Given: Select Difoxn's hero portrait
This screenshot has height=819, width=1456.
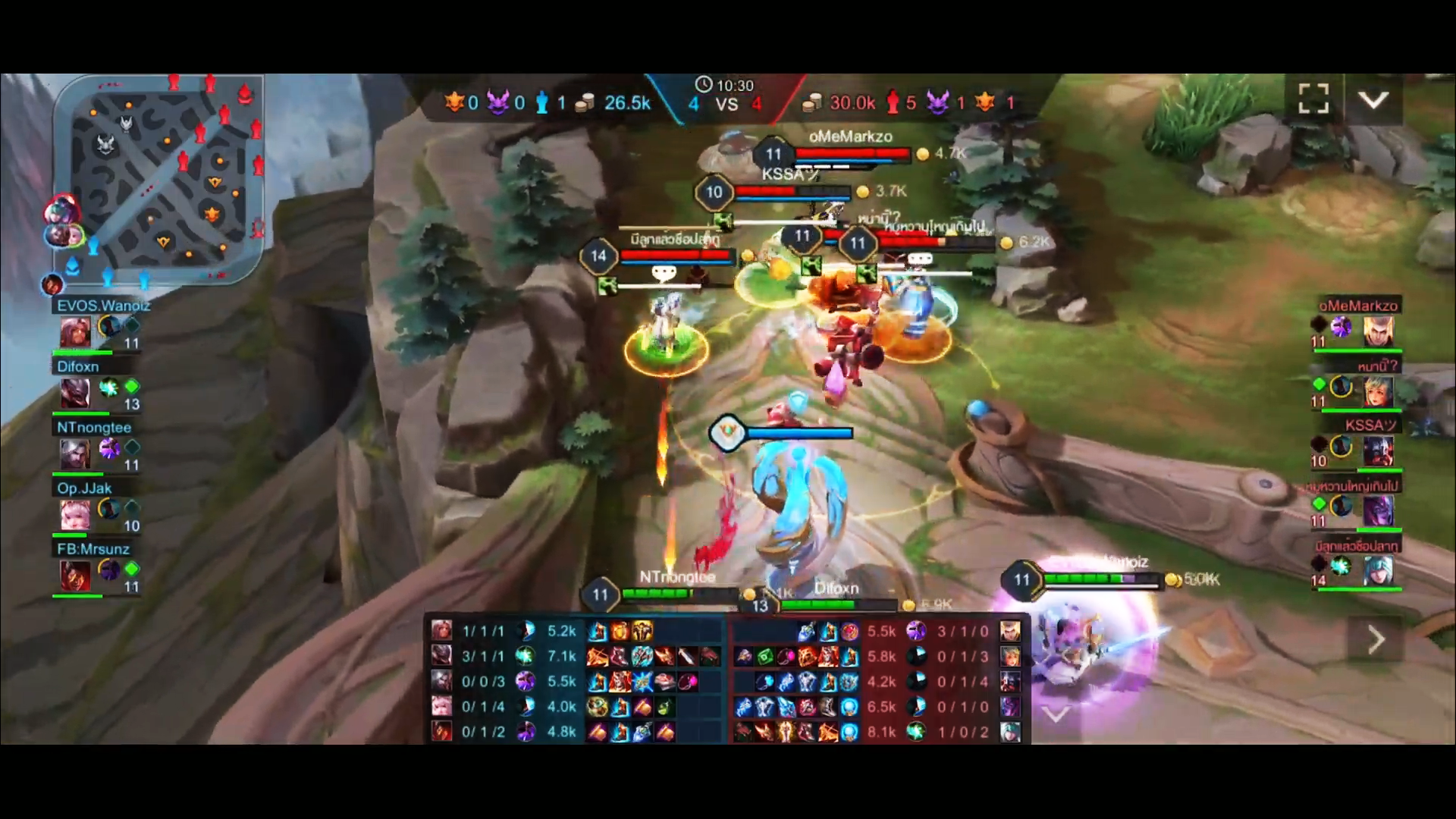Looking at the screenshot, I should tap(76, 393).
